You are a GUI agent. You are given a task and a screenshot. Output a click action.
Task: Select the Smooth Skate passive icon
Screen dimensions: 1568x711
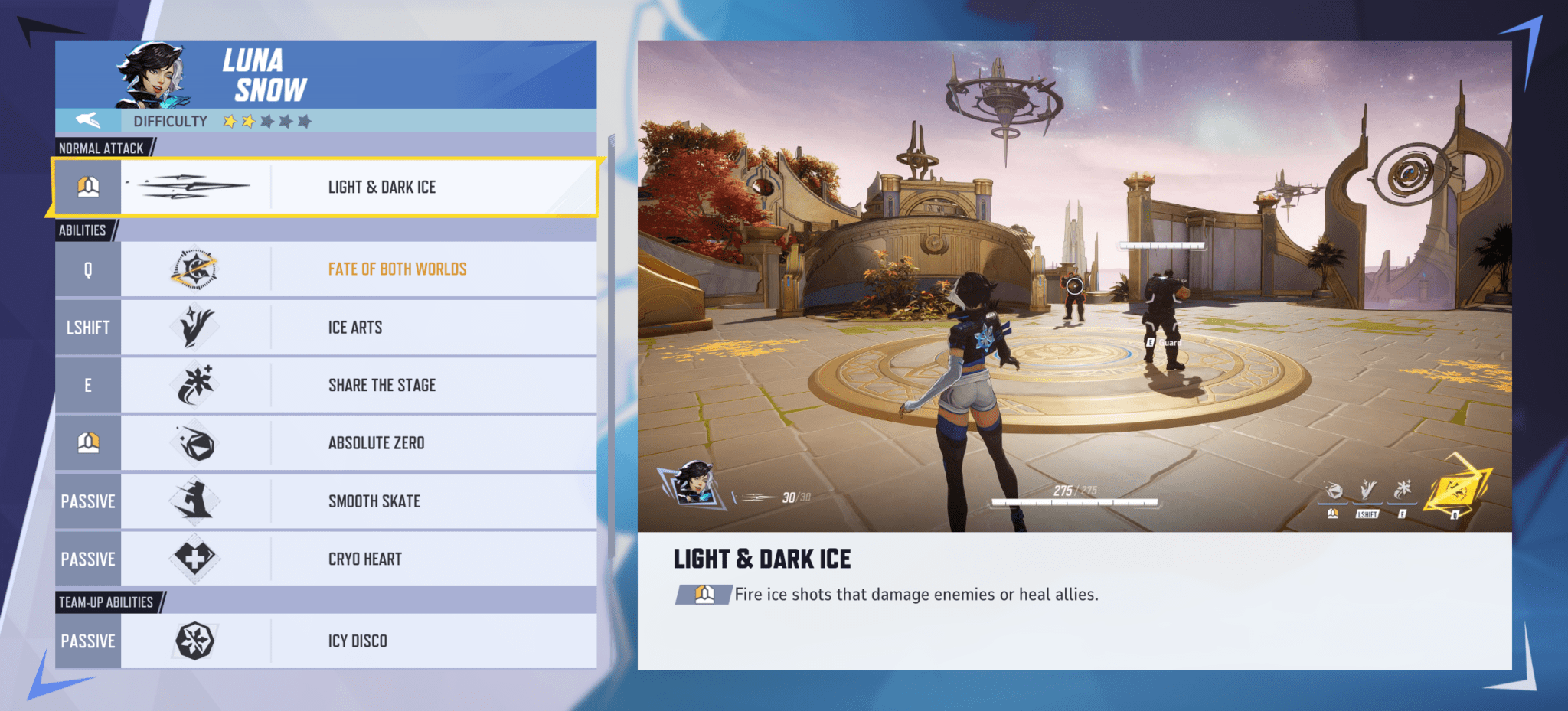coord(195,501)
